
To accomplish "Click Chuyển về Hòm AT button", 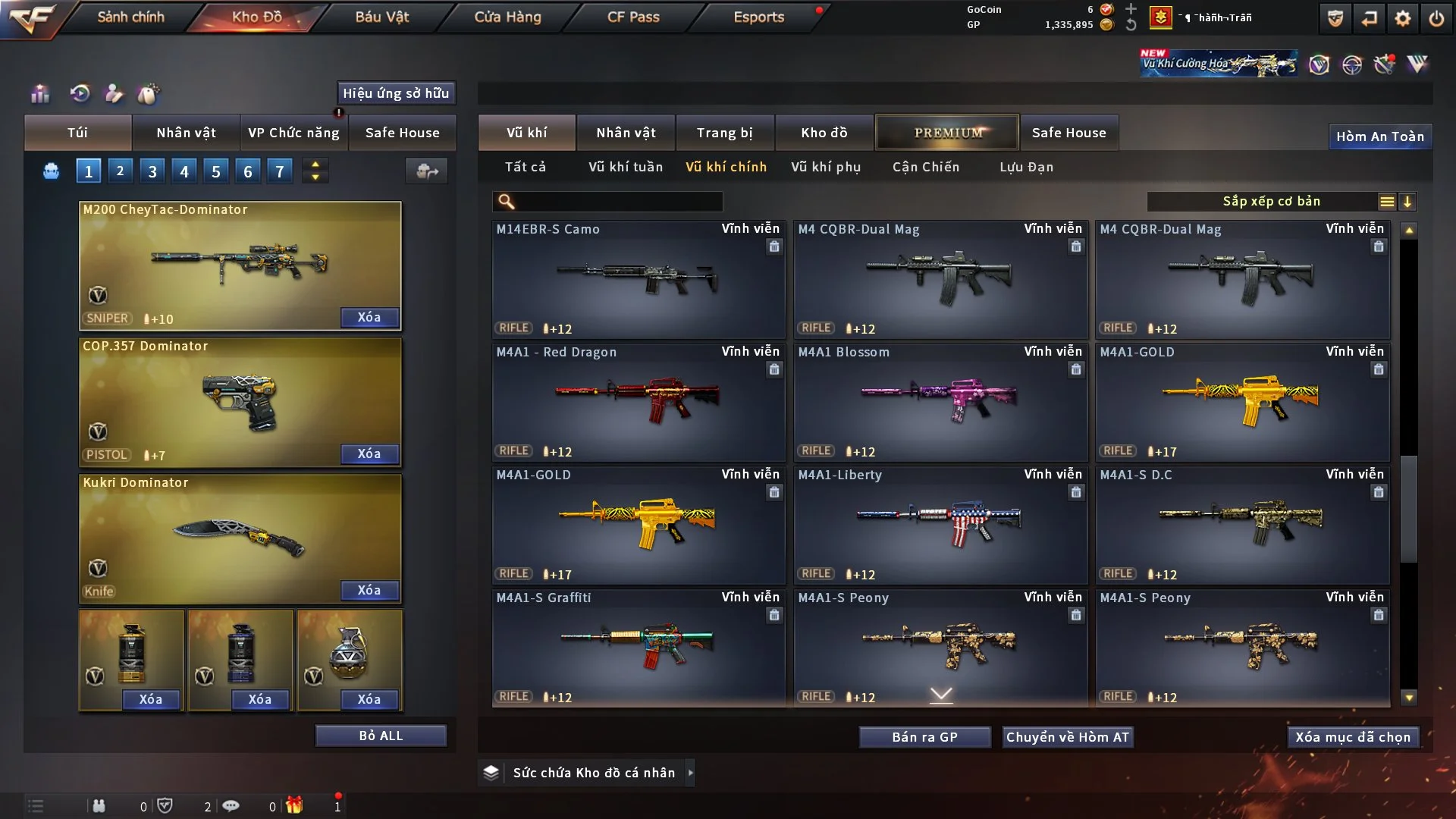I will (x=1068, y=737).
